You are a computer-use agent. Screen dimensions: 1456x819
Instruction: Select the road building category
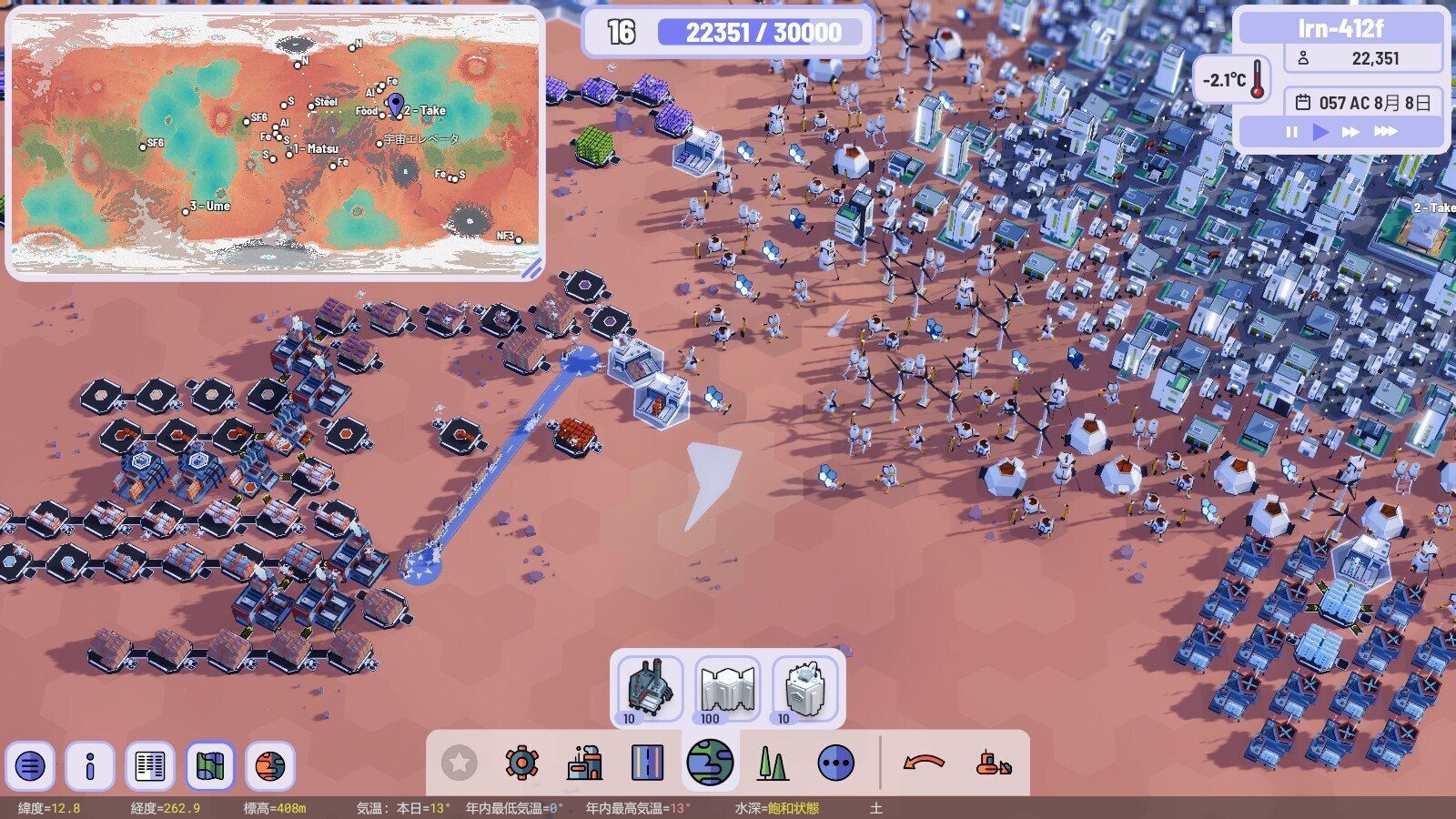coord(647,763)
